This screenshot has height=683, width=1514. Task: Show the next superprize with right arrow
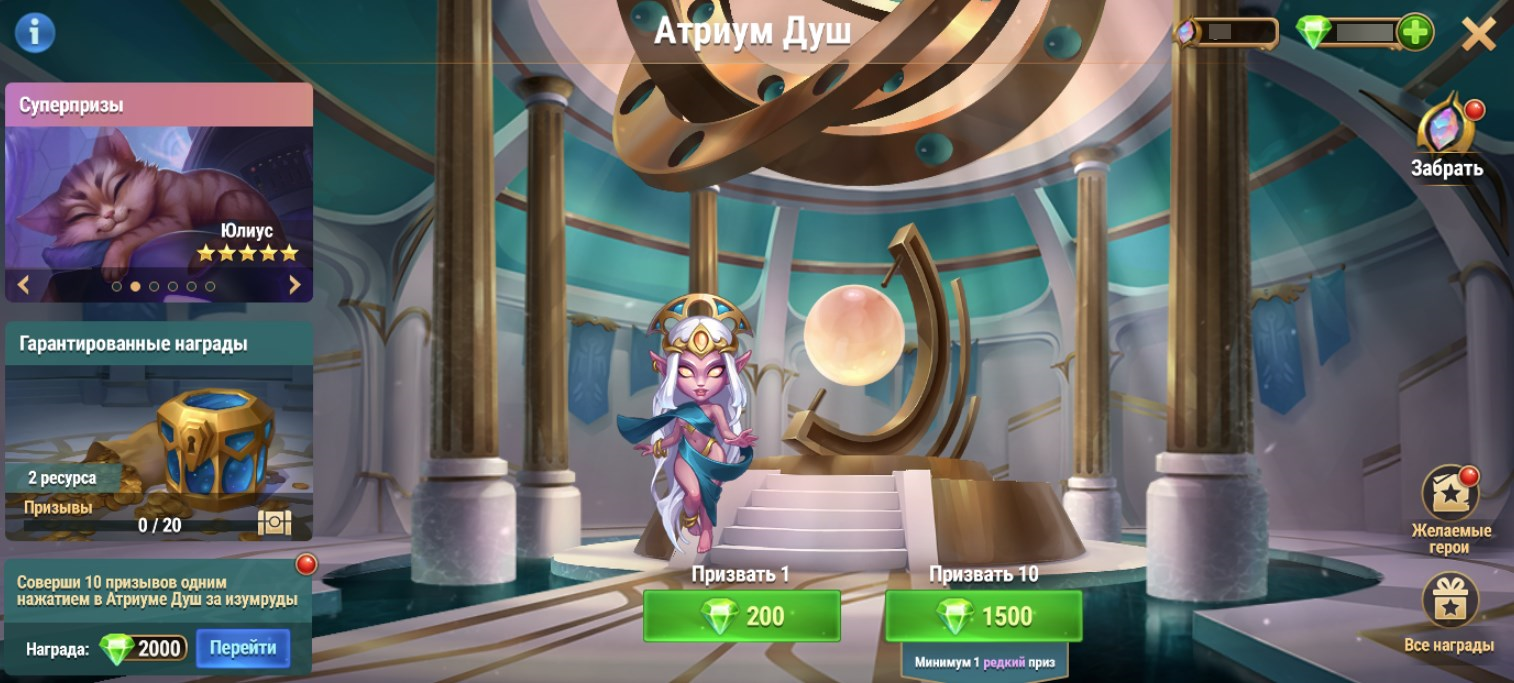point(294,286)
